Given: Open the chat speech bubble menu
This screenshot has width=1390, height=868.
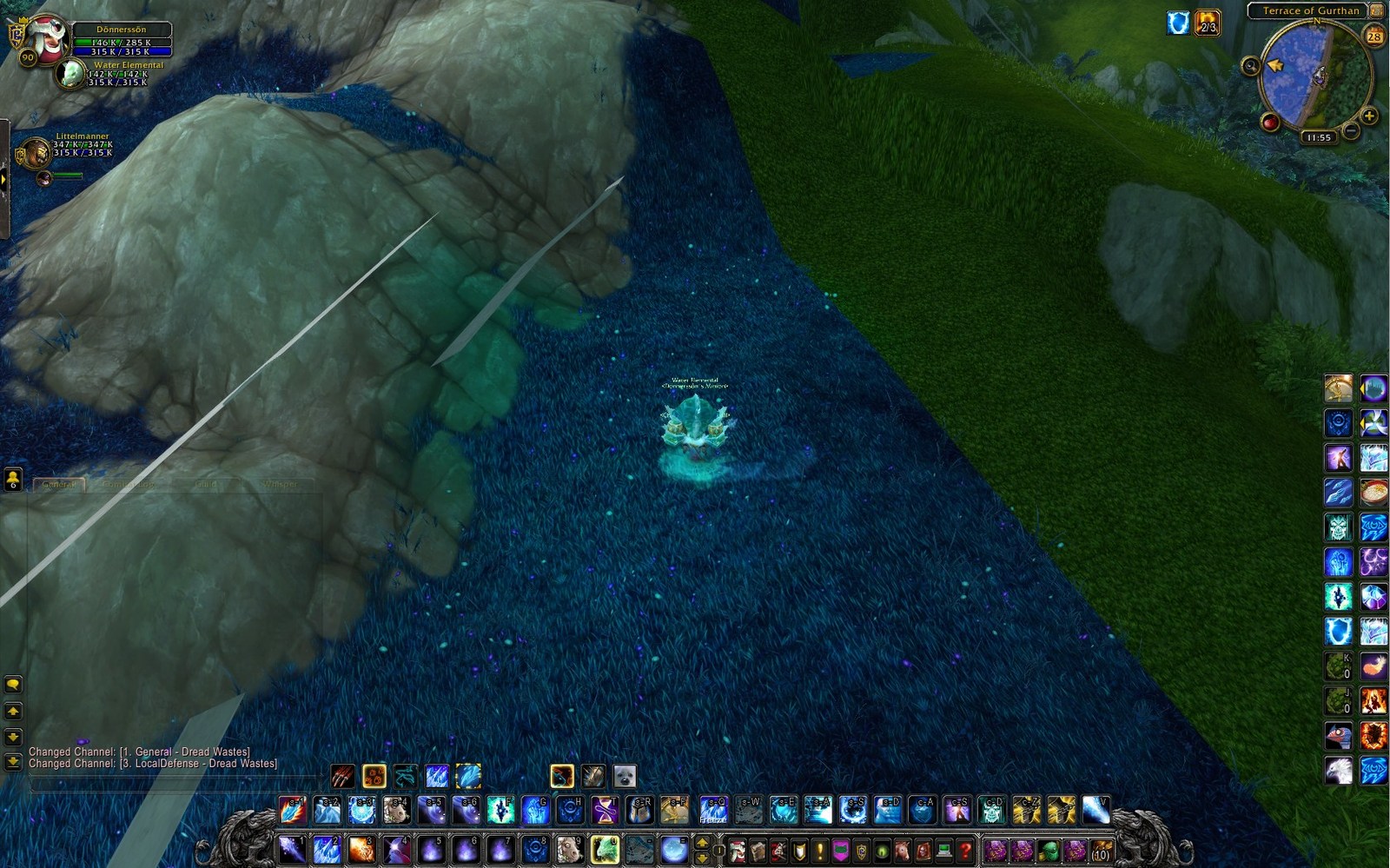Looking at the screenshot, I should point(13,685).
